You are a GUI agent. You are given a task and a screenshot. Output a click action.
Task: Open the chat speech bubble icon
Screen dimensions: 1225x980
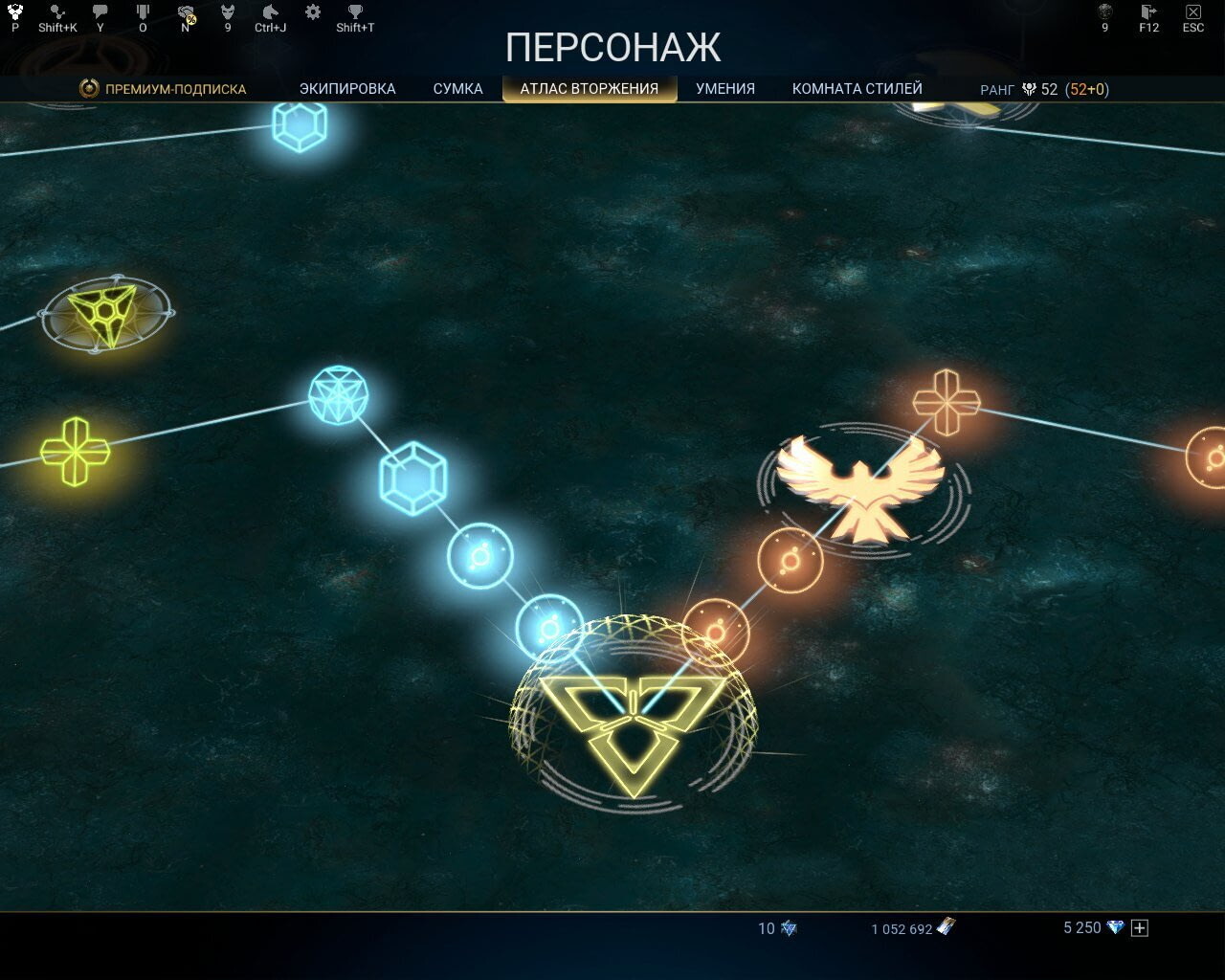click(100, 12)
